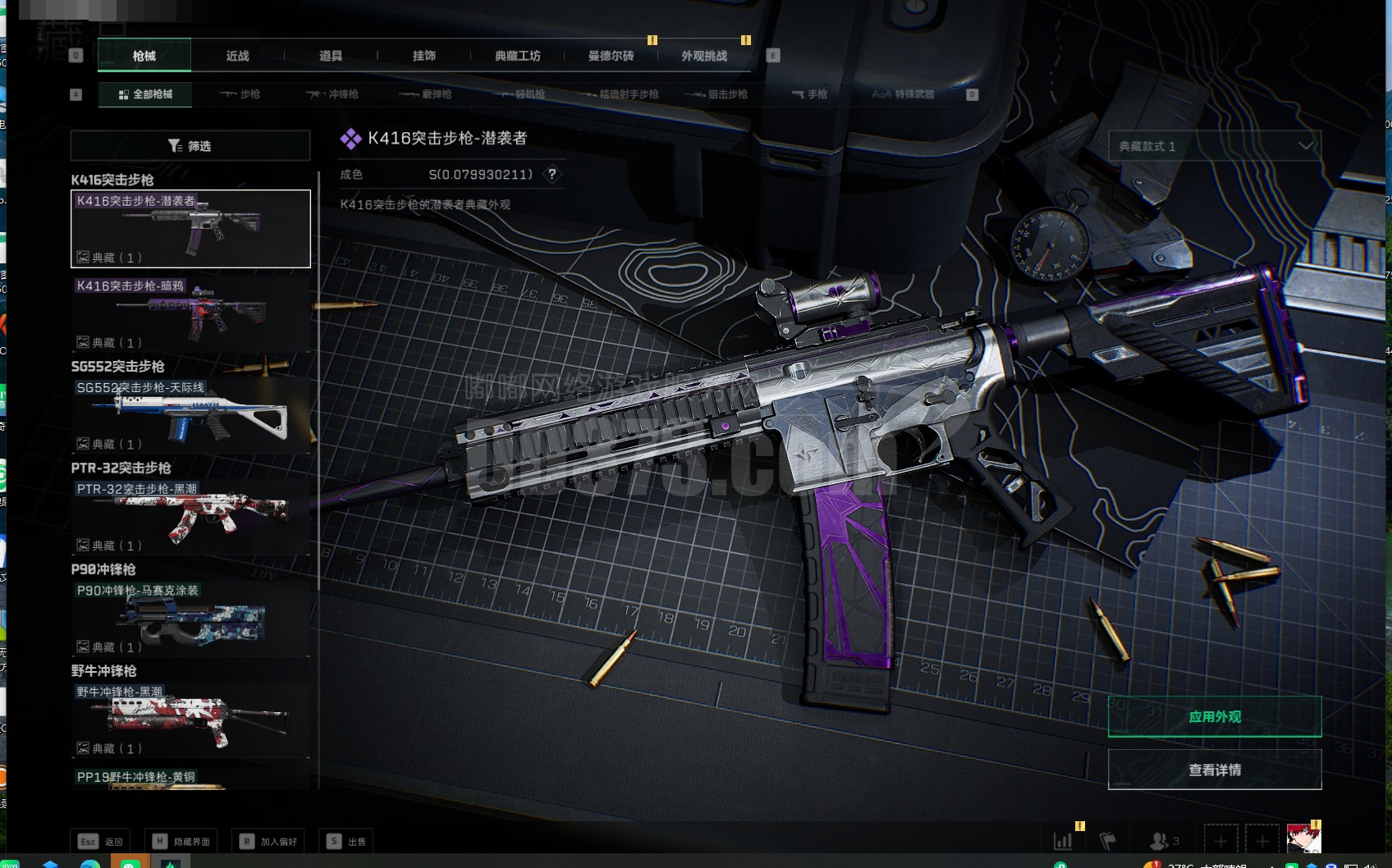Open the 典藏款式 1 dropdown
Viewport: 1392px width, 868px height.
pyautogui.click(x=1215, y=146)
